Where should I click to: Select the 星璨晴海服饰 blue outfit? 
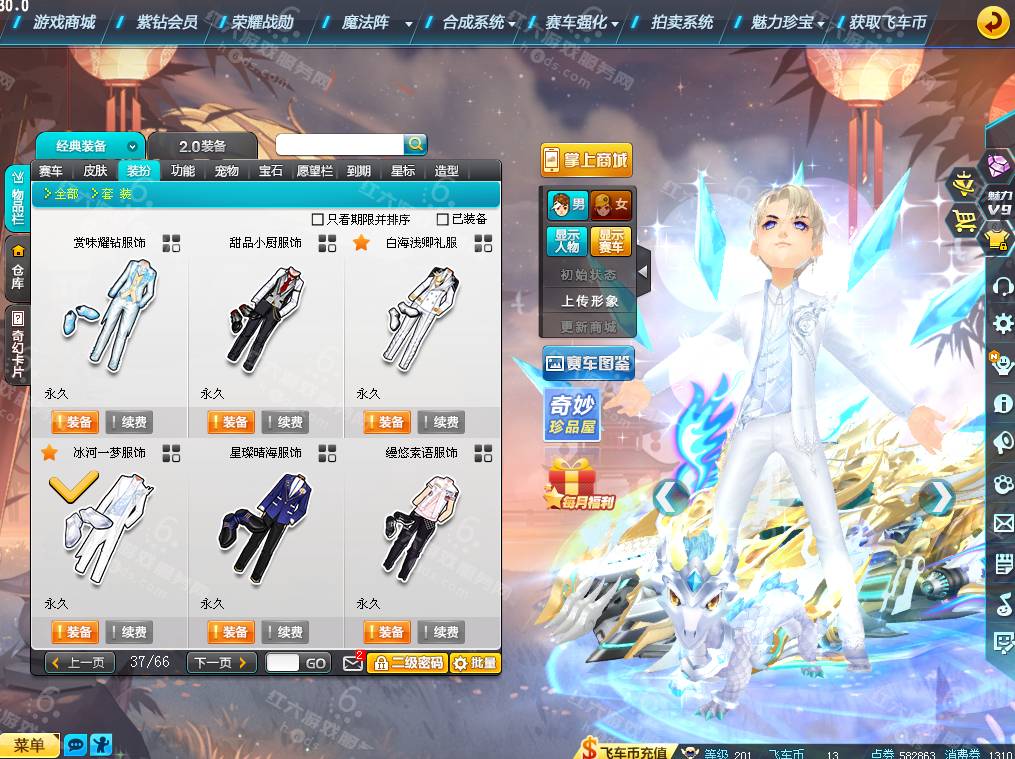tap(265, 525)
